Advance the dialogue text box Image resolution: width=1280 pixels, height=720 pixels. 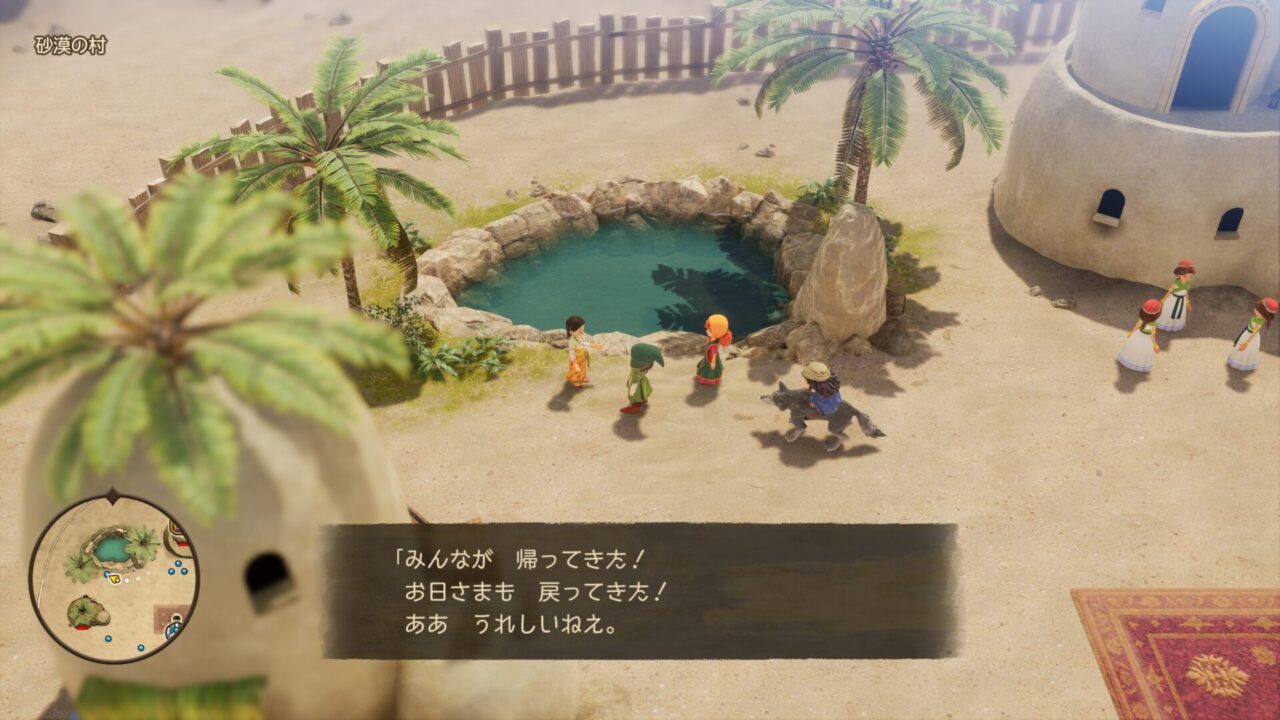[638, 591]
